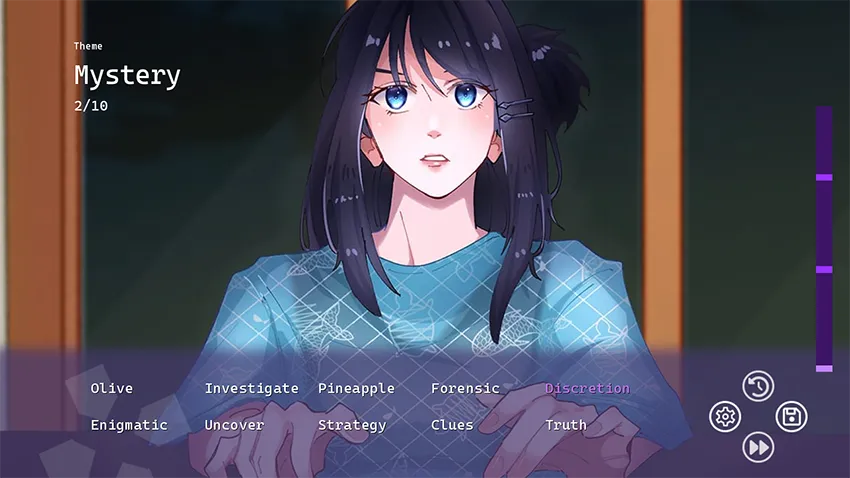Choose the word Uncover
The width and height of the screenshot is (850, 478).
point(234,425)
